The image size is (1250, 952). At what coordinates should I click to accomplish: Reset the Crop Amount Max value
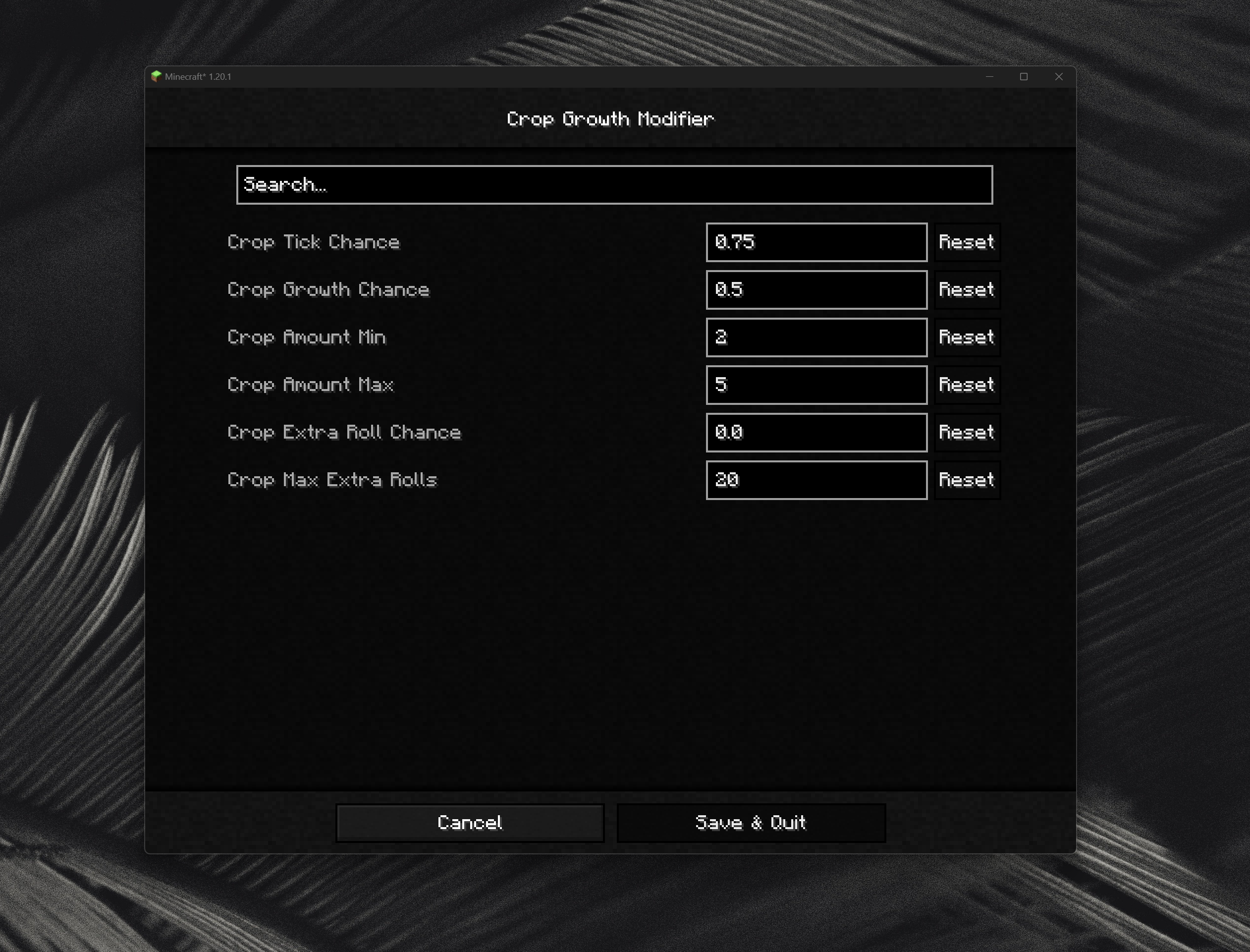(x=966, y=385)
